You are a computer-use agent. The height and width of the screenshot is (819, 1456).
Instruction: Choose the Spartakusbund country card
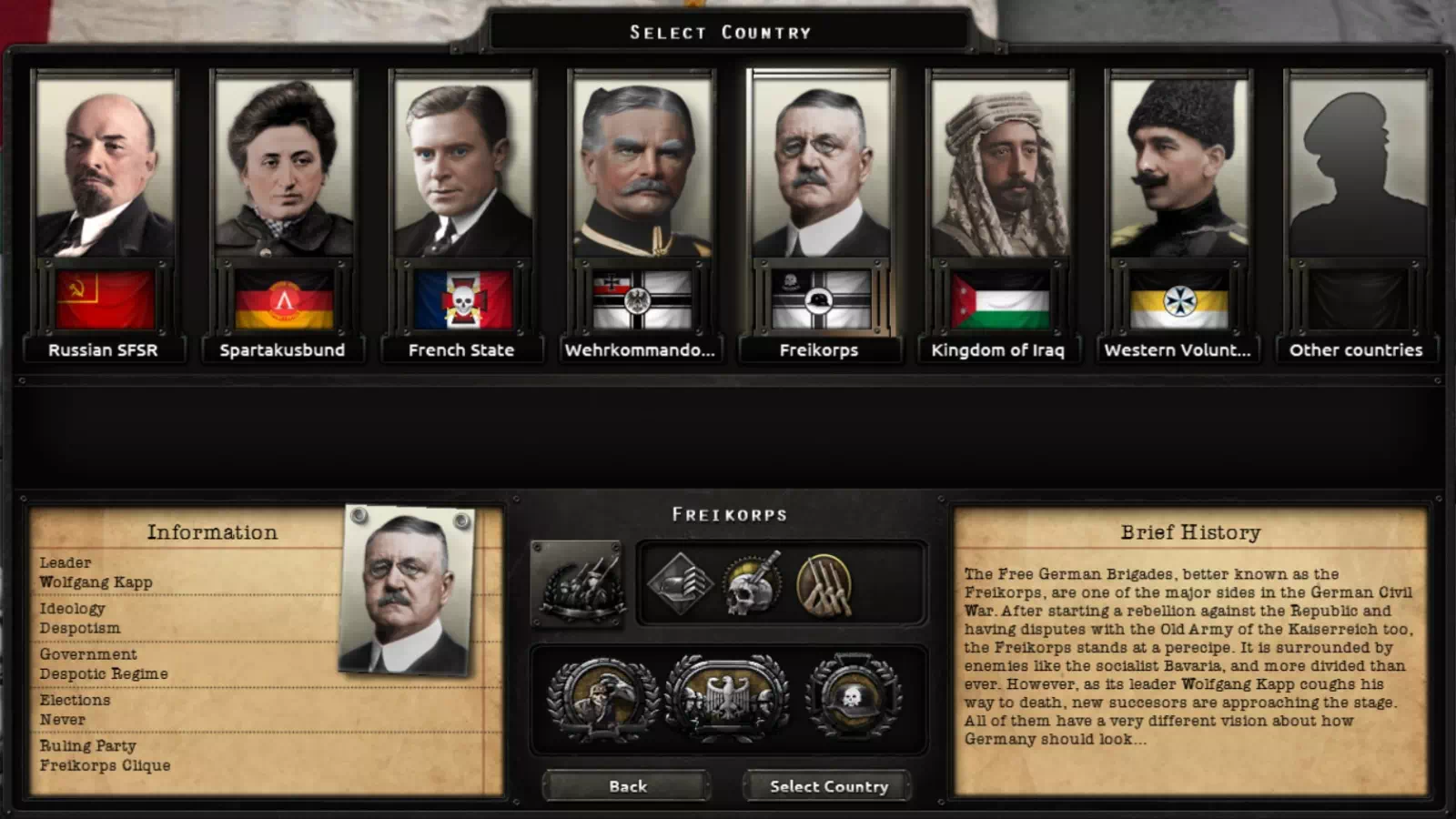(283, 168)
